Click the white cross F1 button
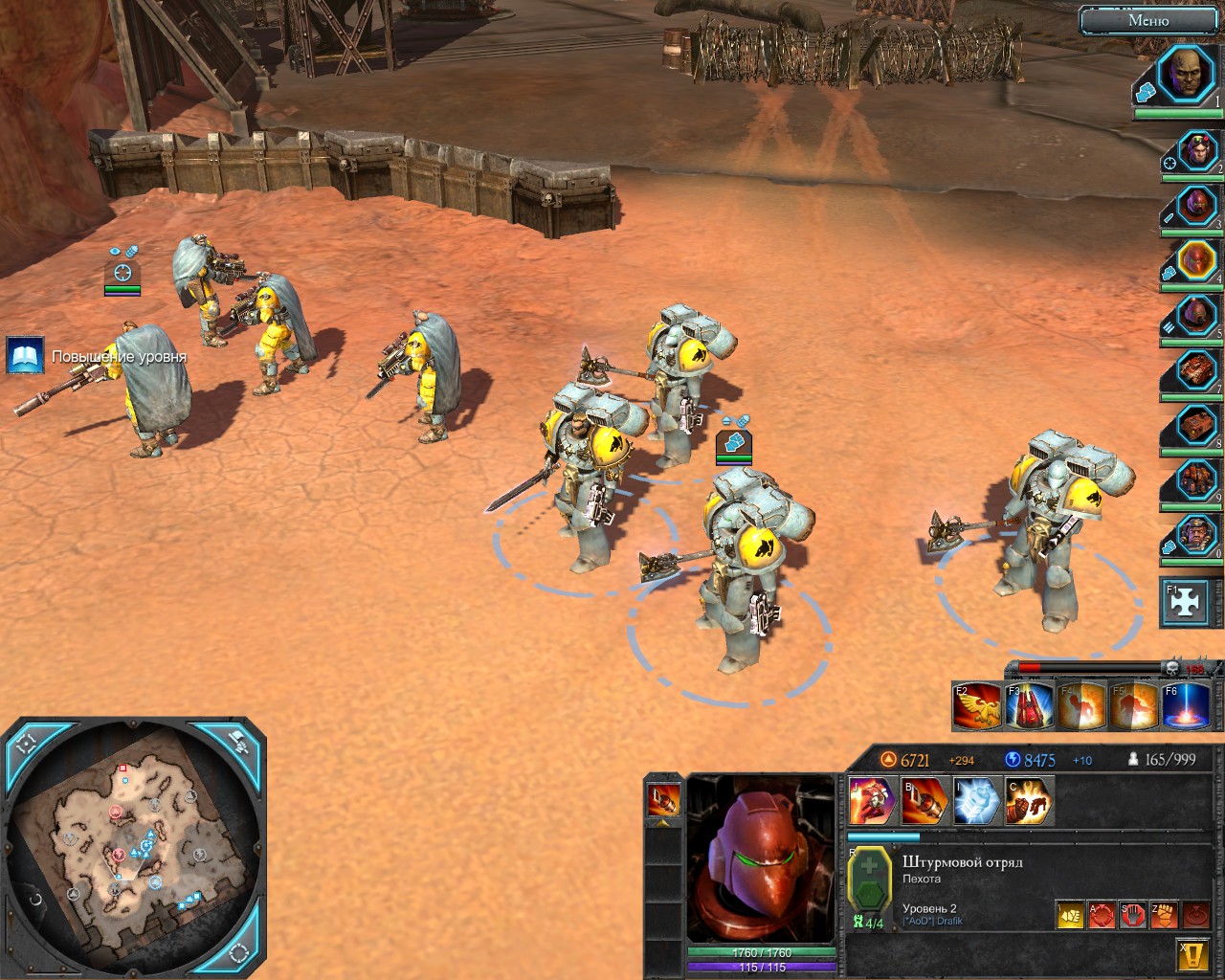This screenshot has height=980, width=1225. [x=1184, y=601]
